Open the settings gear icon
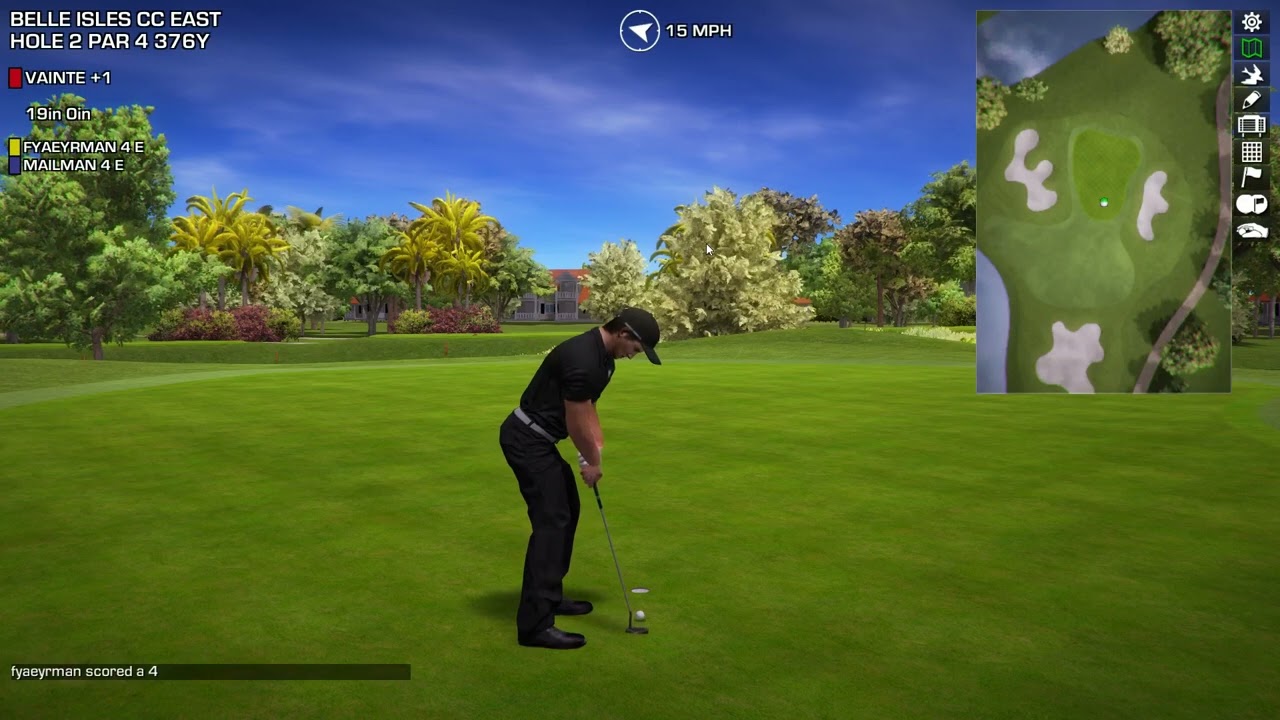This screenshot has width=1280, height=720. (x=1252, y=22)
